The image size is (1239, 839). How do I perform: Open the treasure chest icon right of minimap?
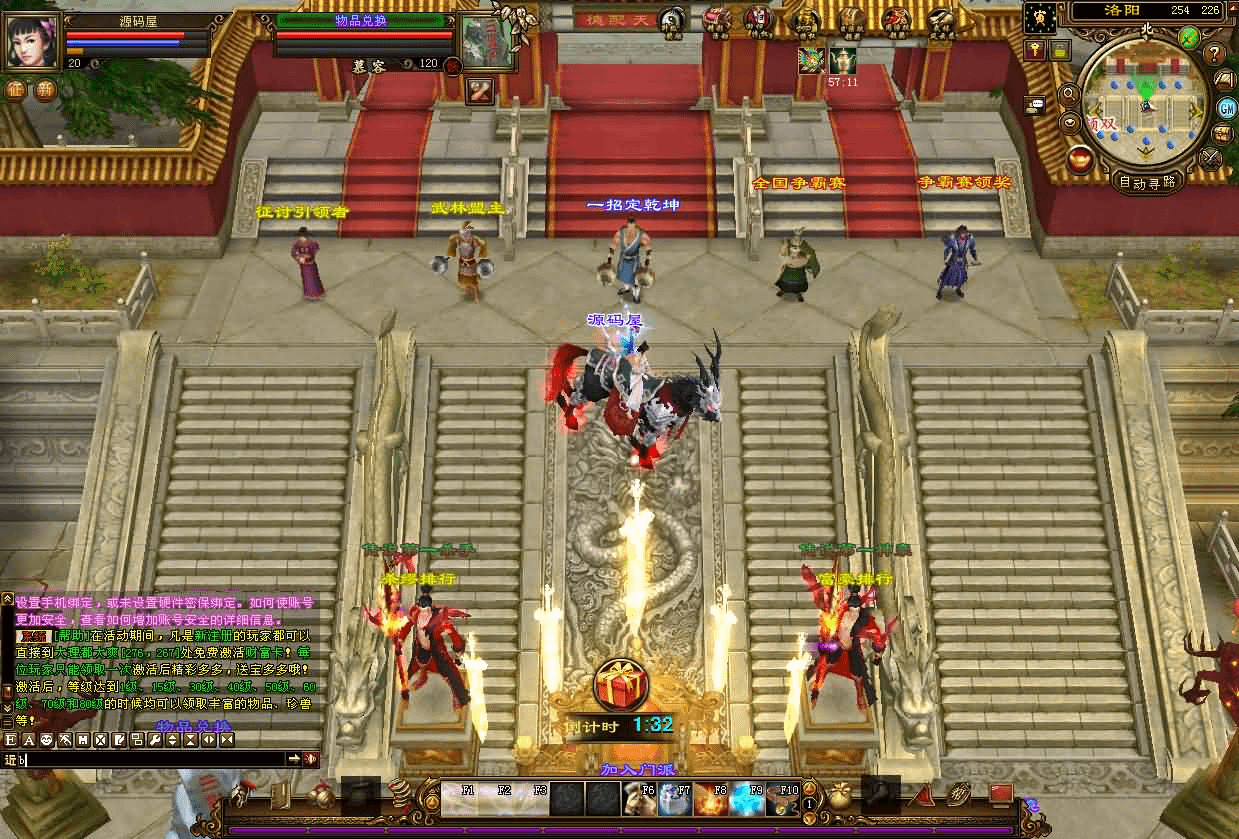click(x=1223, y=134)
